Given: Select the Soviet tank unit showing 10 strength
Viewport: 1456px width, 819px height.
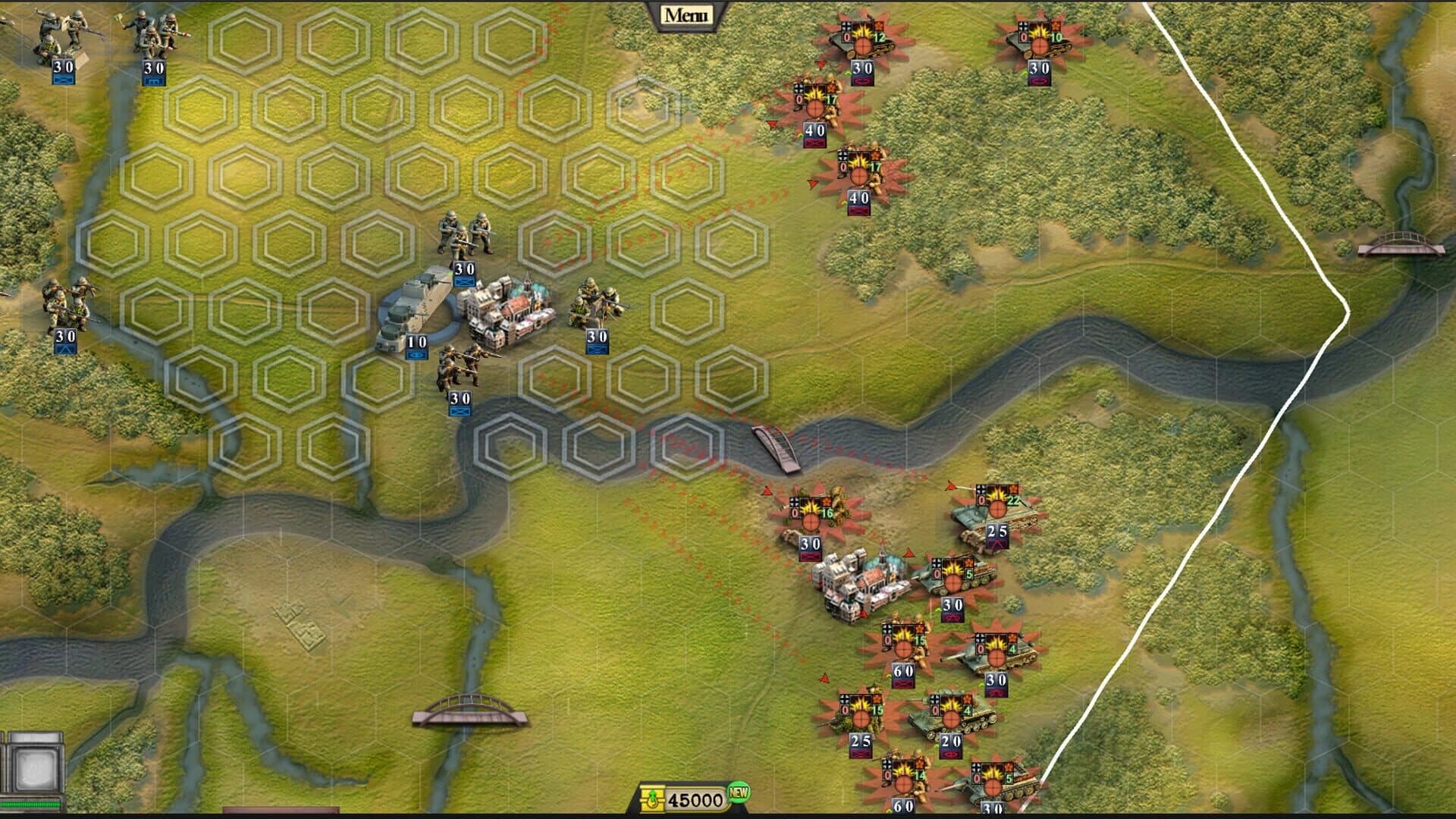Looking at the screenshot, I should click(1039, 42).
